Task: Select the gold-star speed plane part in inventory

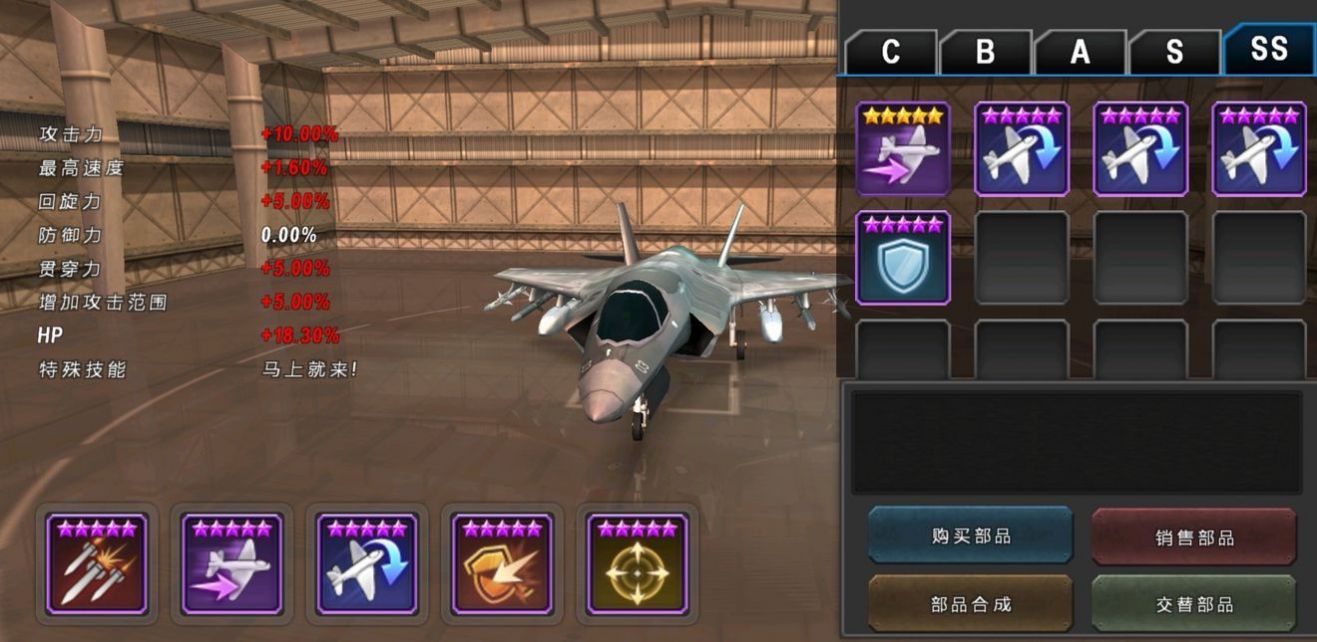Action: [903, 149]
